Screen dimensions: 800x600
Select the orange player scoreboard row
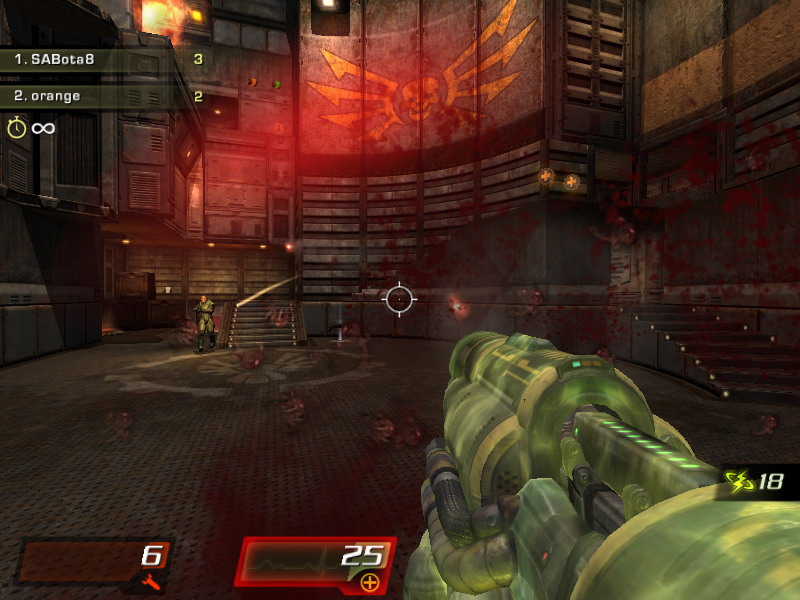tap(108, 97)
